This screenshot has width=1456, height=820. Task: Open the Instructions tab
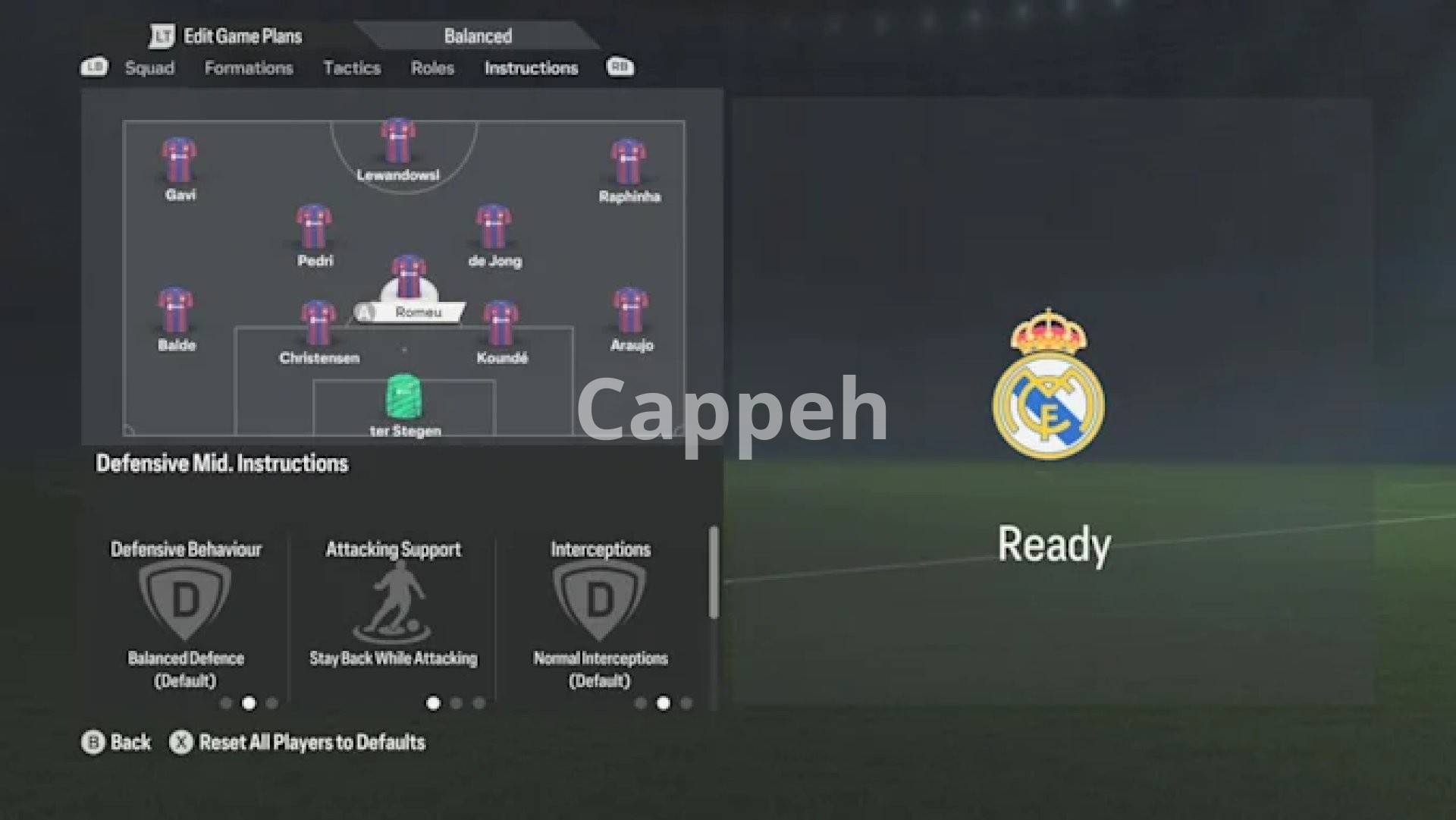pyautogui.click(x=531, y=68)
